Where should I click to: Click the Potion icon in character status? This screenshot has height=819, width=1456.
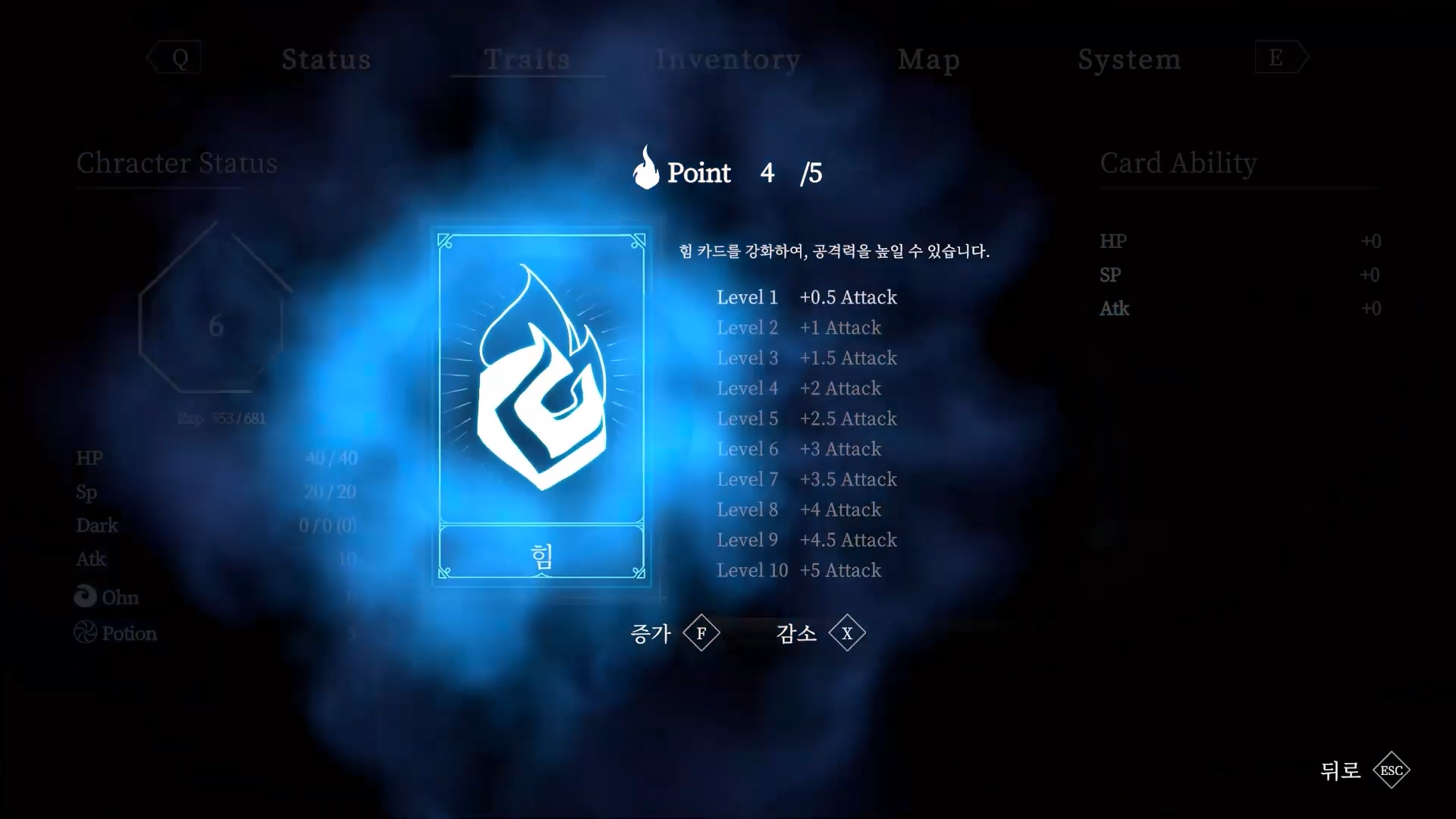point(85,632)
